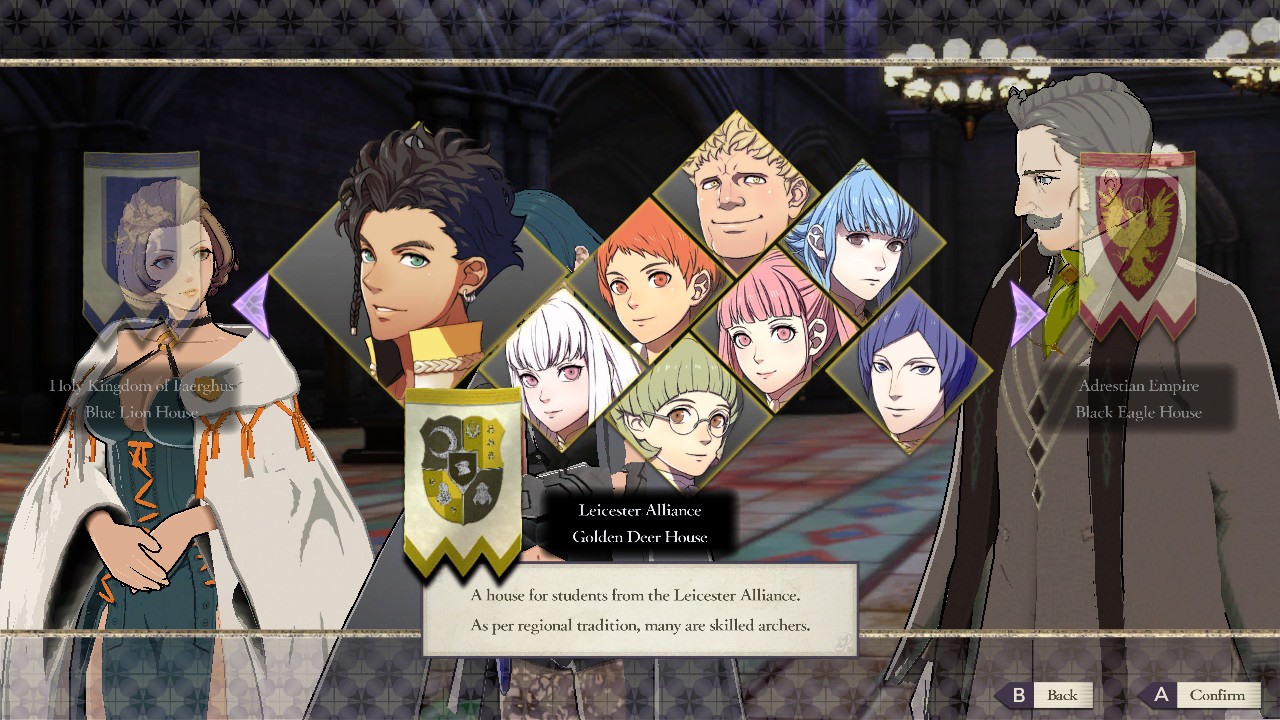Choose the light-blue-haired girl portrait

862,240
